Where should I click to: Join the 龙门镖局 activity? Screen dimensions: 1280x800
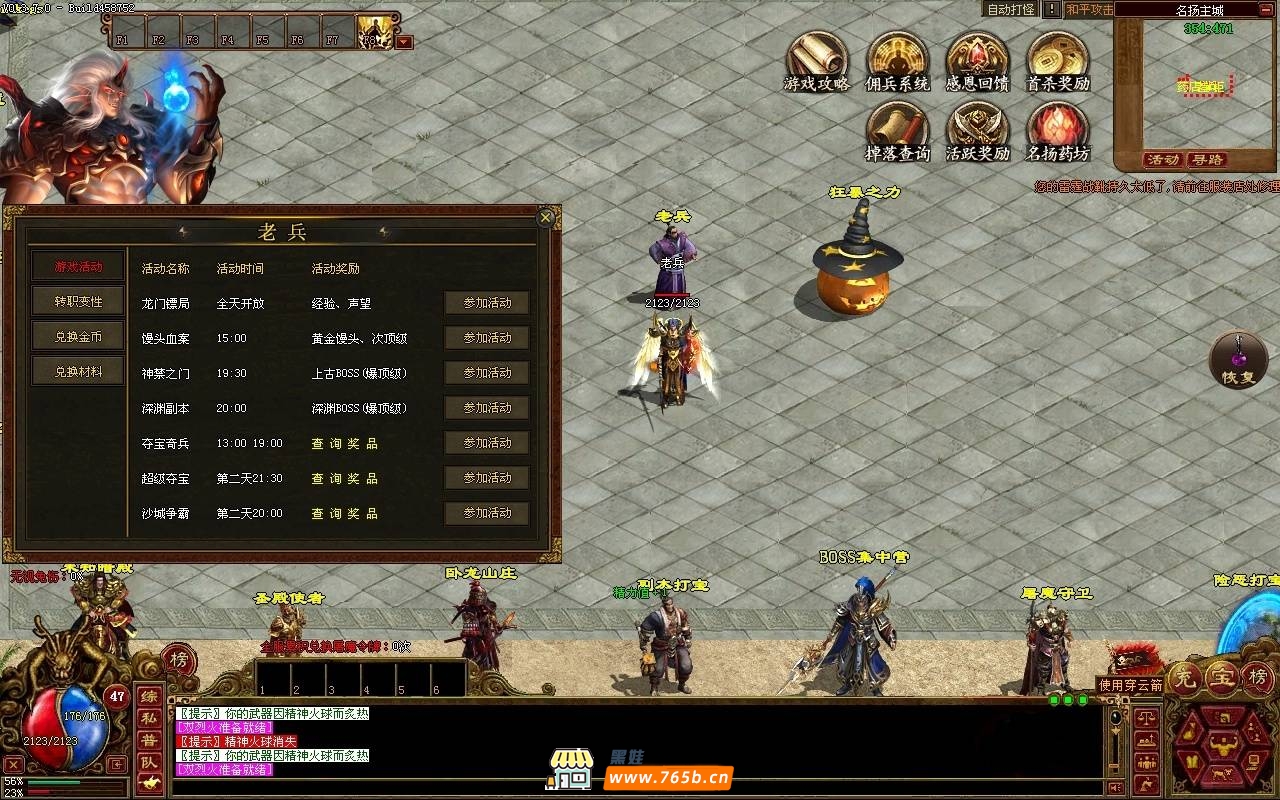(487, 303)
